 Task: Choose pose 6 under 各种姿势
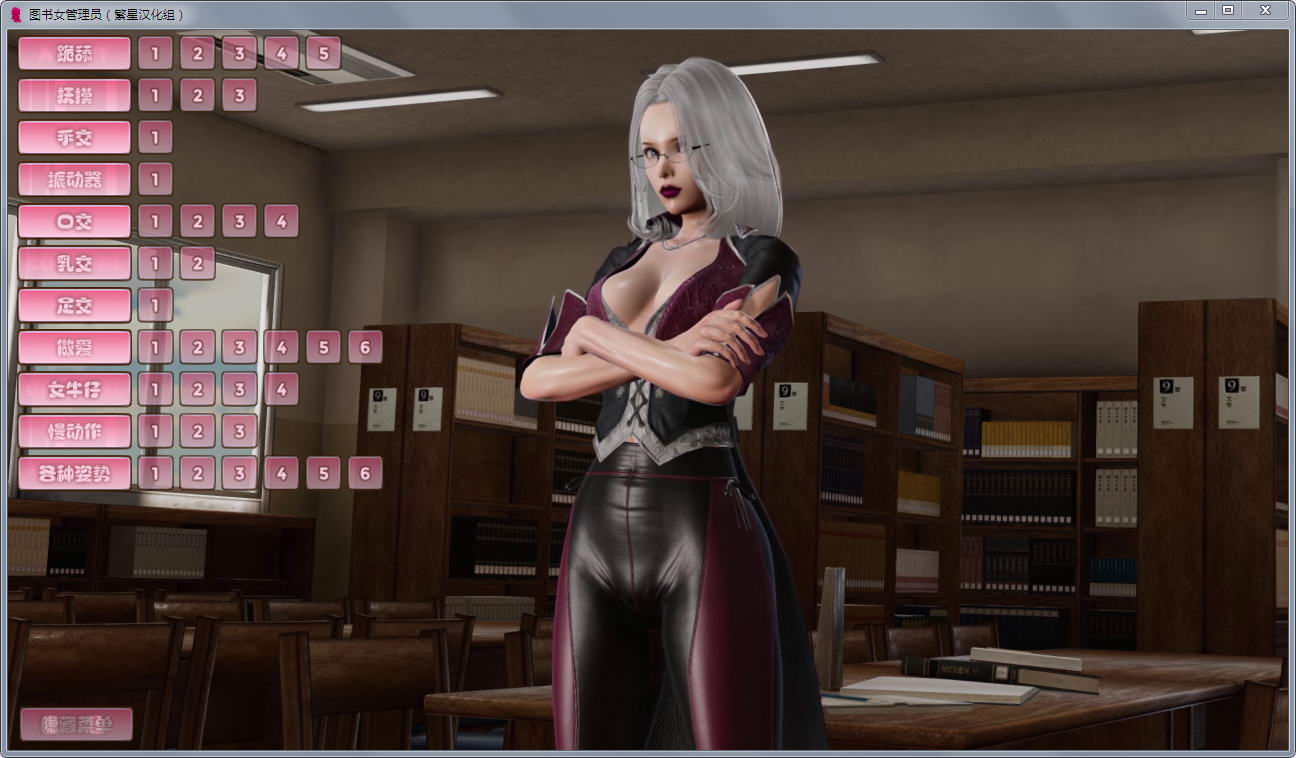click(x=365, y=473)
